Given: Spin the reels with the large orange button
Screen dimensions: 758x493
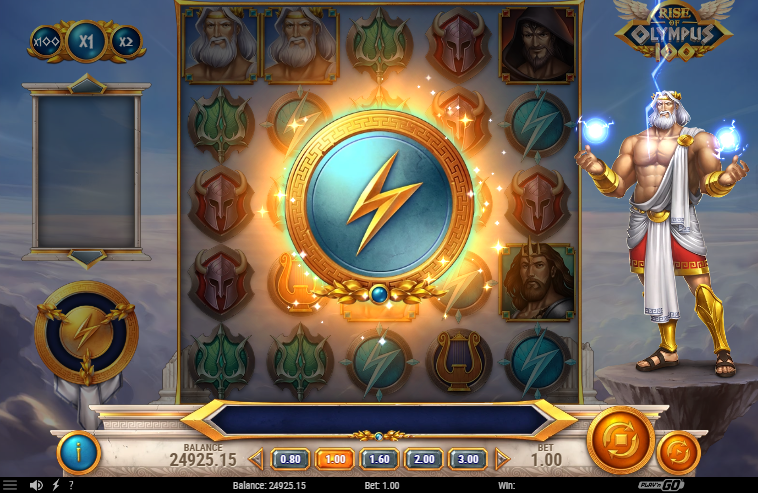Looking at the screenshot, I should (620, 440).
